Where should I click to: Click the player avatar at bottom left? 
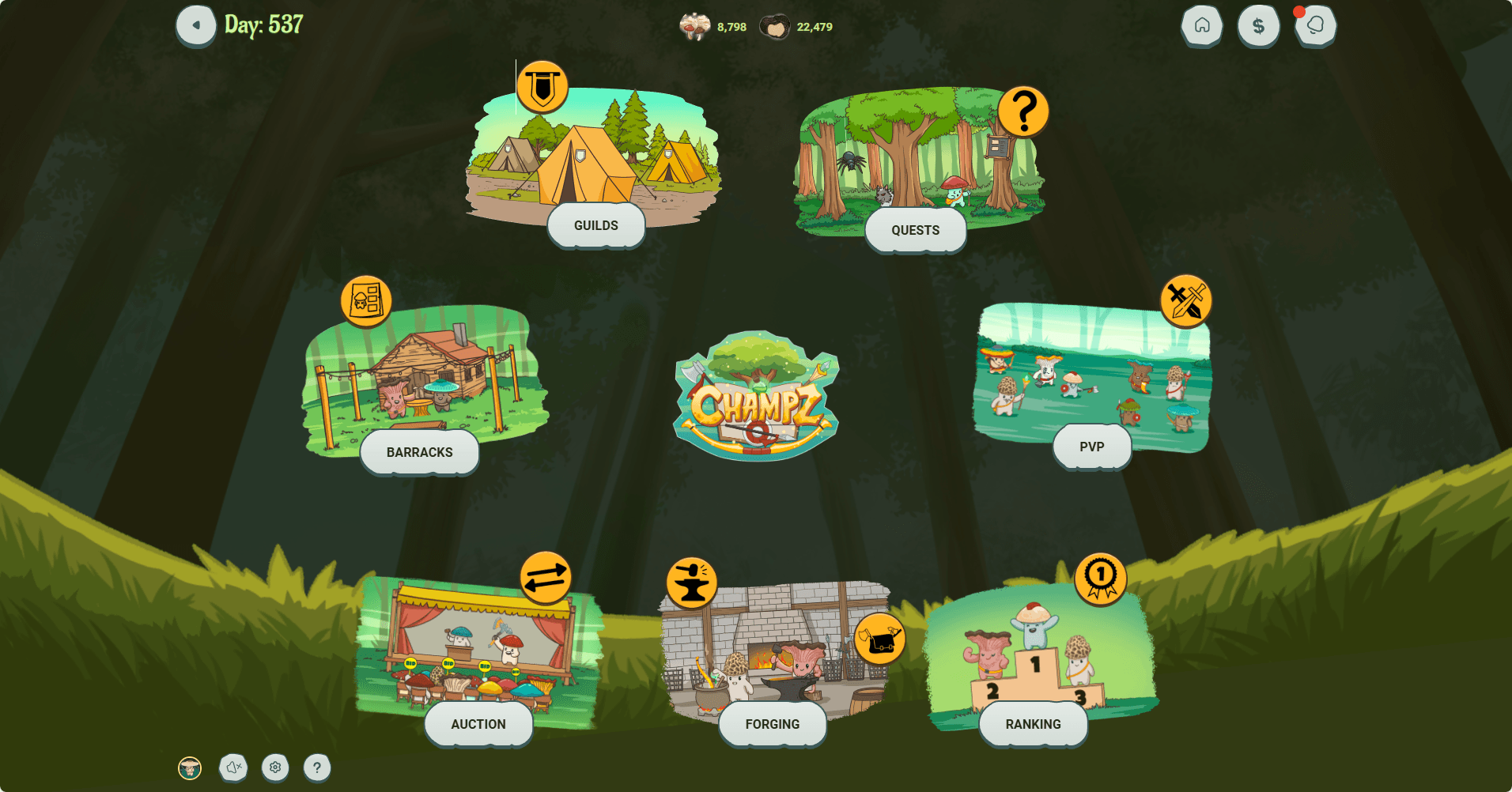tap(190, 767)
